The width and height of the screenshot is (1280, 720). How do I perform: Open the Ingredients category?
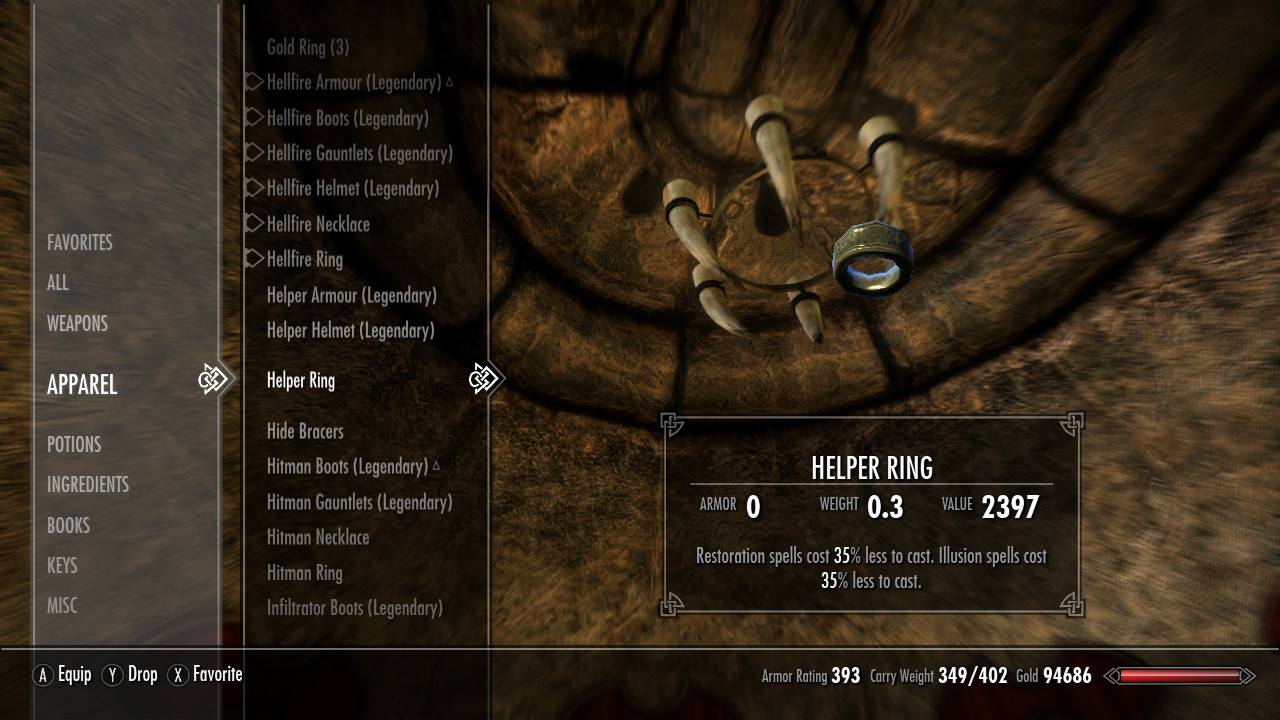88,484
